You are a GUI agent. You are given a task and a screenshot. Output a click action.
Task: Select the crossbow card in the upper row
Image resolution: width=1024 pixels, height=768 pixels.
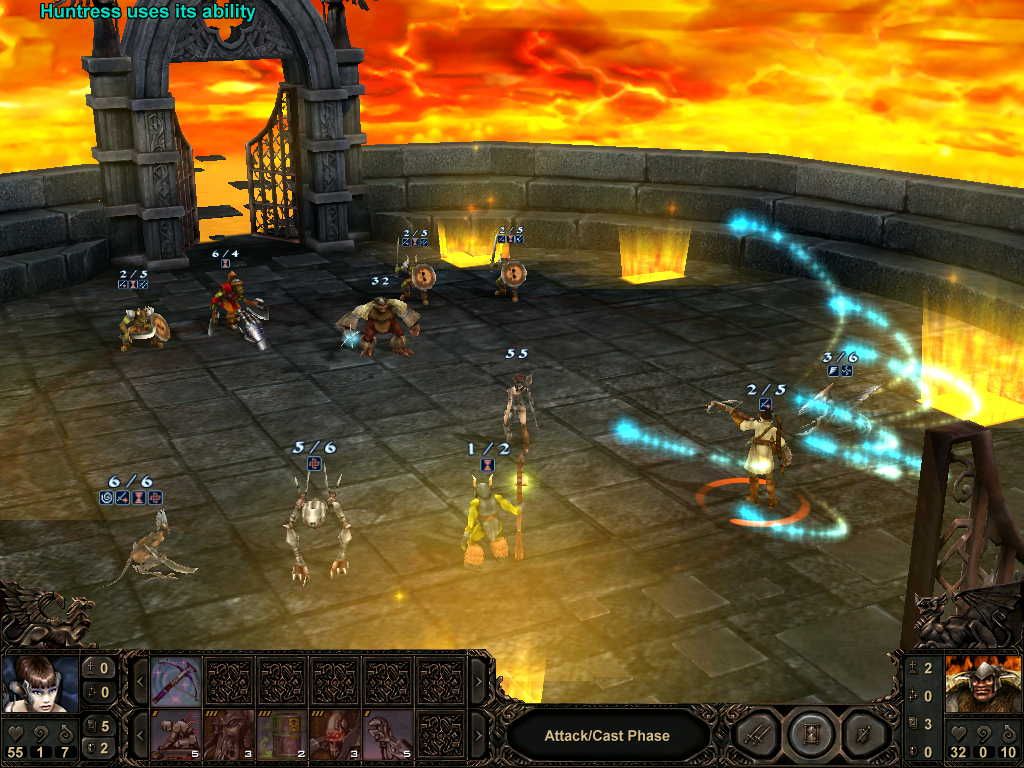176,681
